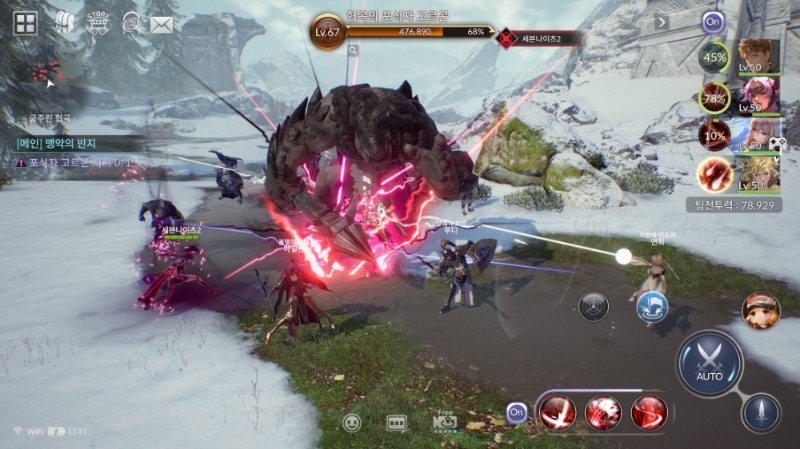
Task: Switch to the pink-haired hero portrait
Action: (x=759, y=96)
